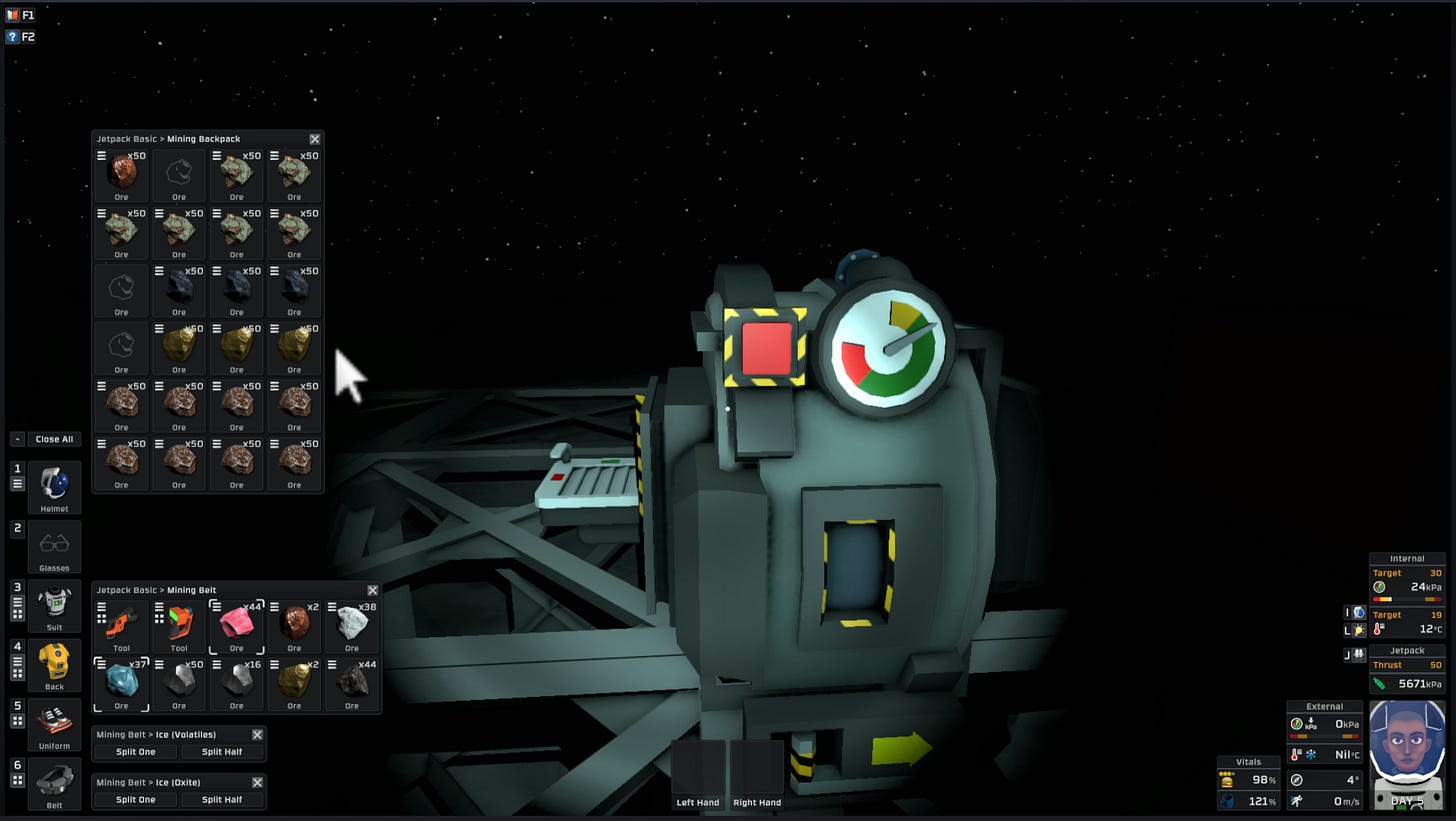This screenshot has width=1456, height=821.
Task: Select the Mining Drill in the Mining Belt
Action: pyautogui.click(x=180, y=627)
